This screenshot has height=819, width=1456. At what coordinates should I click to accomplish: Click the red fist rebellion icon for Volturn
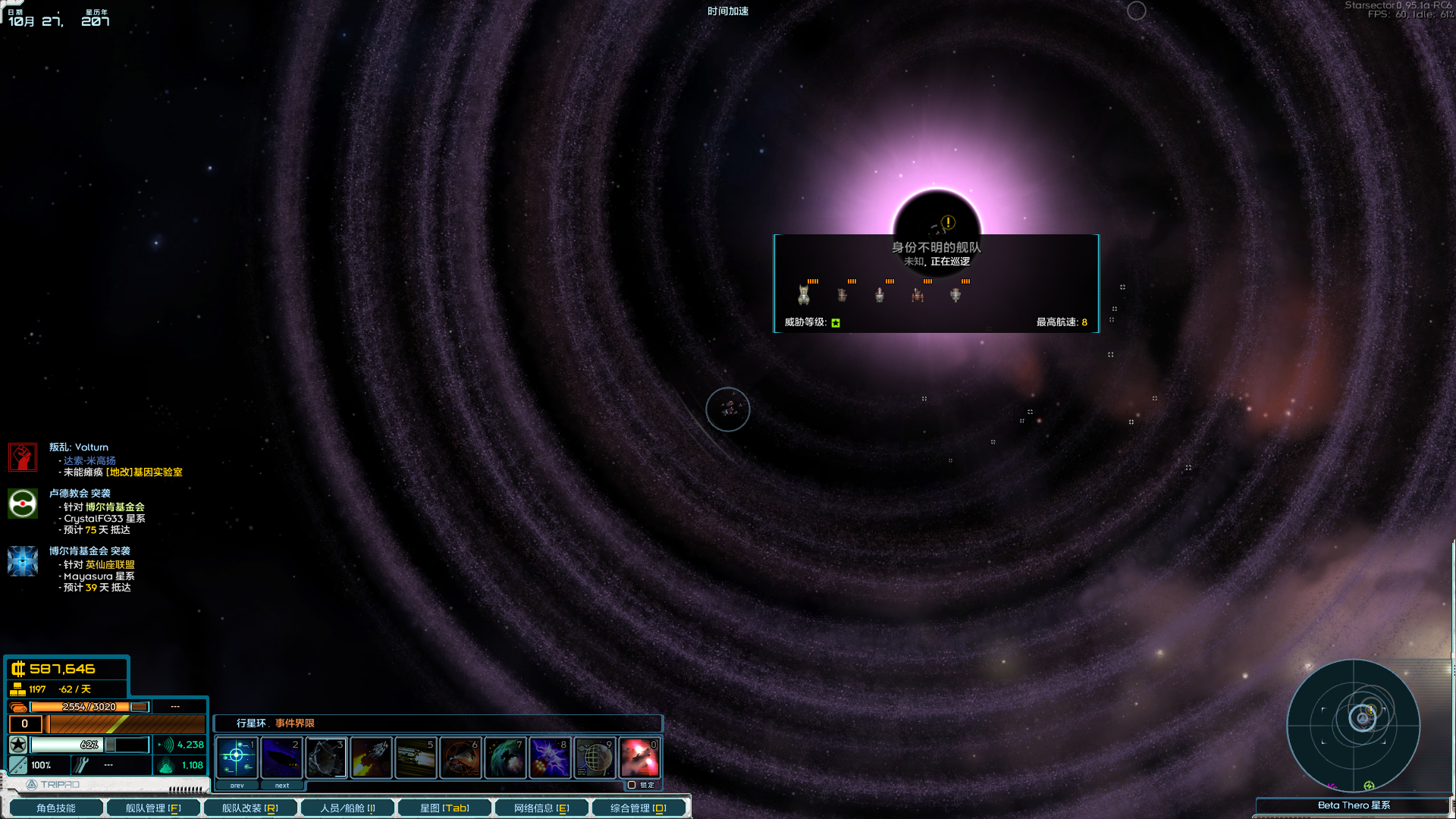point(22,457)
